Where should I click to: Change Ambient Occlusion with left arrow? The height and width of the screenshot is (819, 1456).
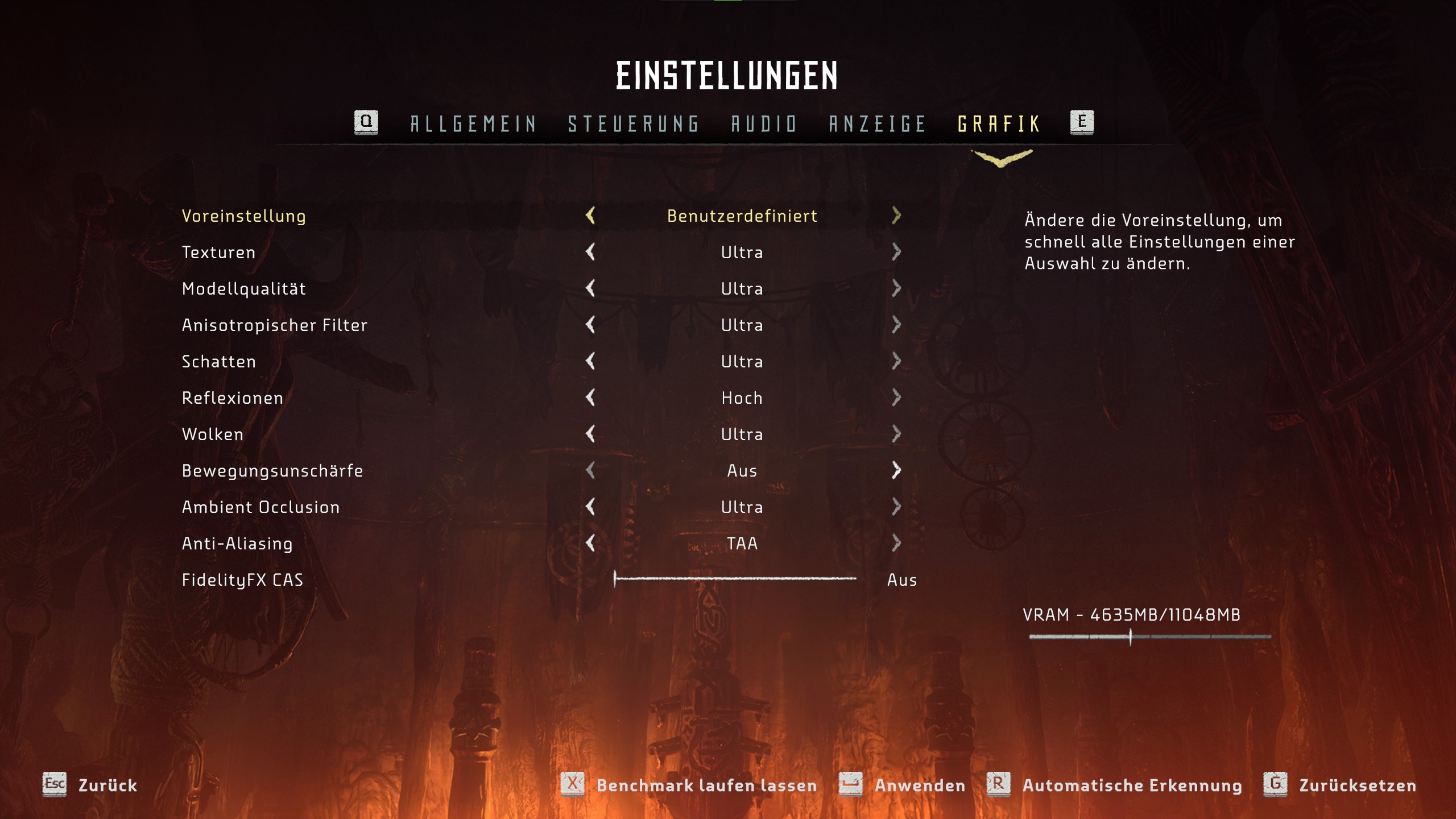tap(590, 507)
